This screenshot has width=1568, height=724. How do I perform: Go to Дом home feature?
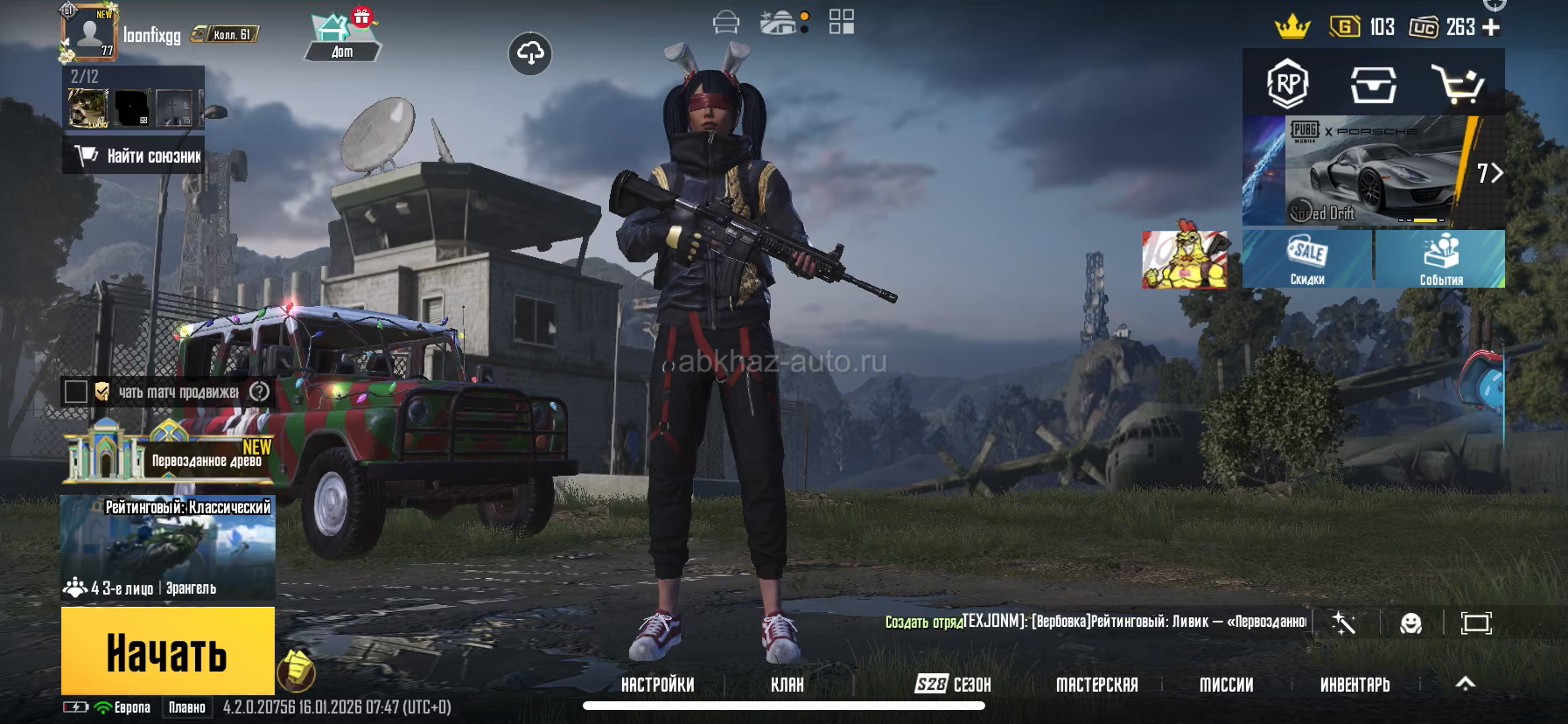coord(342,38)
